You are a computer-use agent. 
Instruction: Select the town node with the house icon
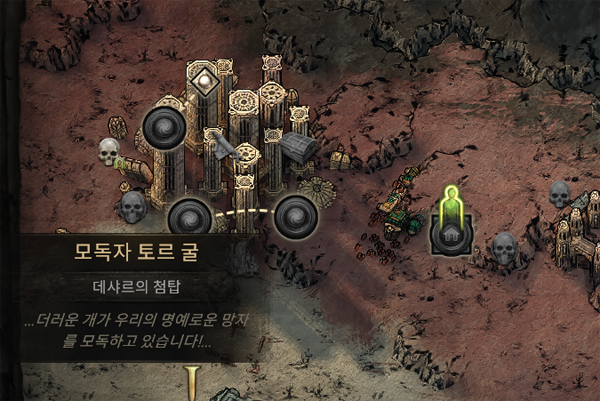coord(449,234)
